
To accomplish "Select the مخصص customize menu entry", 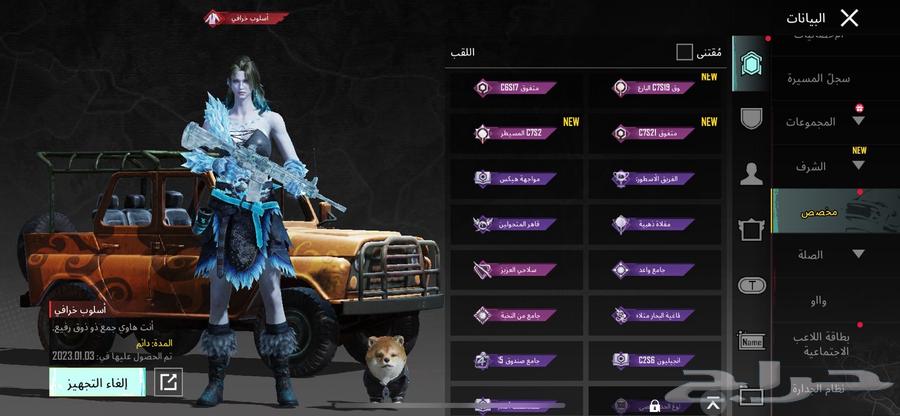I will click(x=820, y=212).
